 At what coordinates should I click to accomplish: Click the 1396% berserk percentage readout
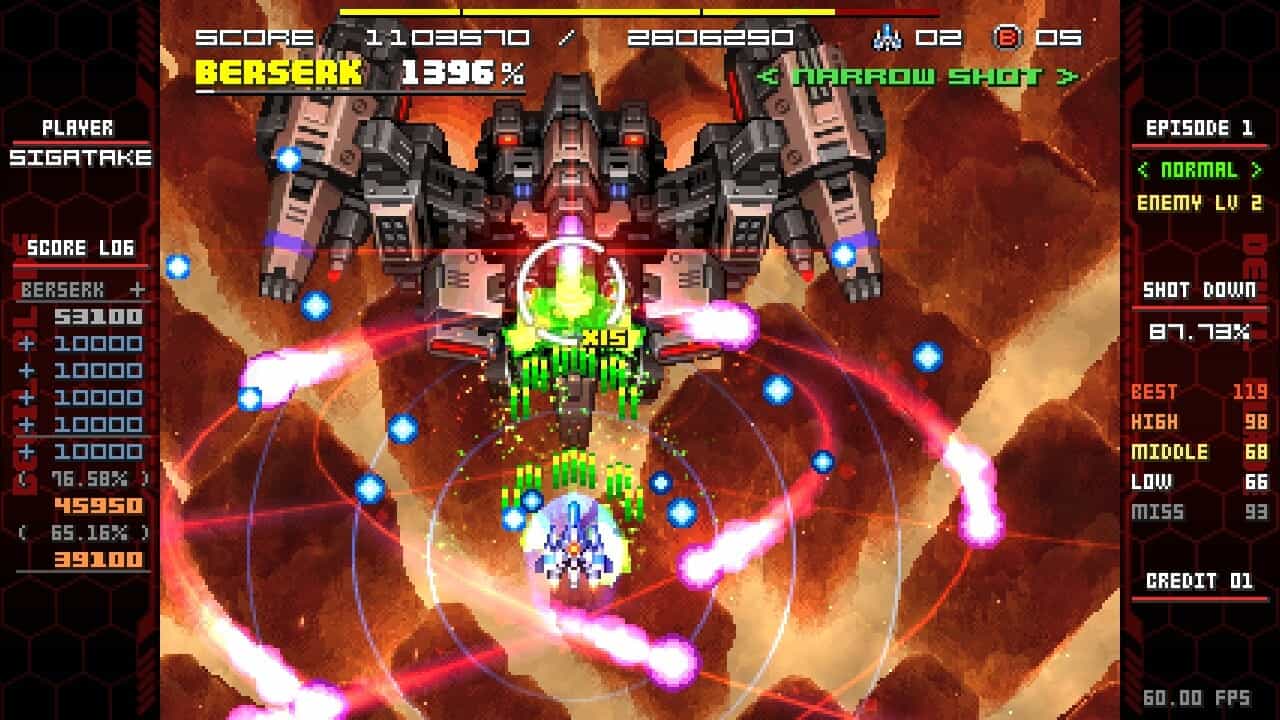click(x=450, y=72)
